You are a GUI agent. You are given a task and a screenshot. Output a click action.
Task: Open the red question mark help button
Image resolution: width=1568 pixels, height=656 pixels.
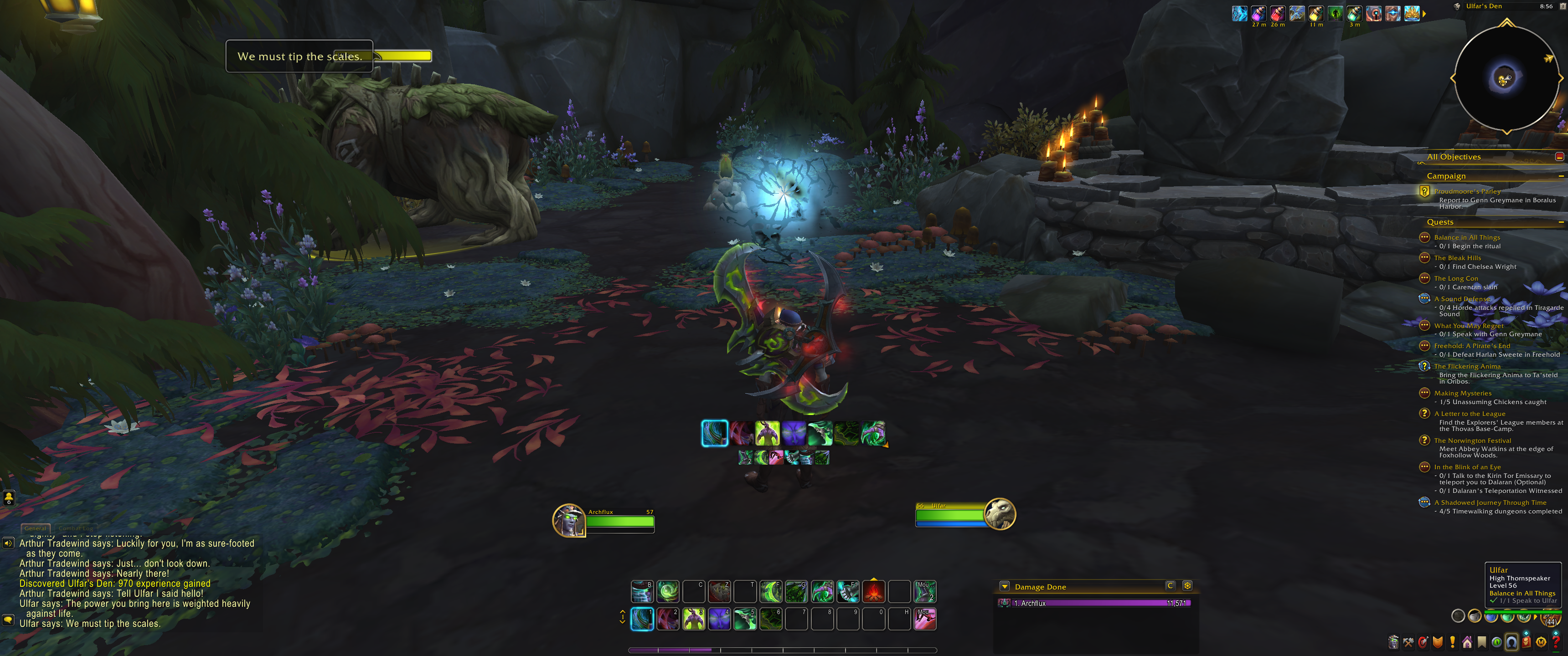(x=1555, y=642)
